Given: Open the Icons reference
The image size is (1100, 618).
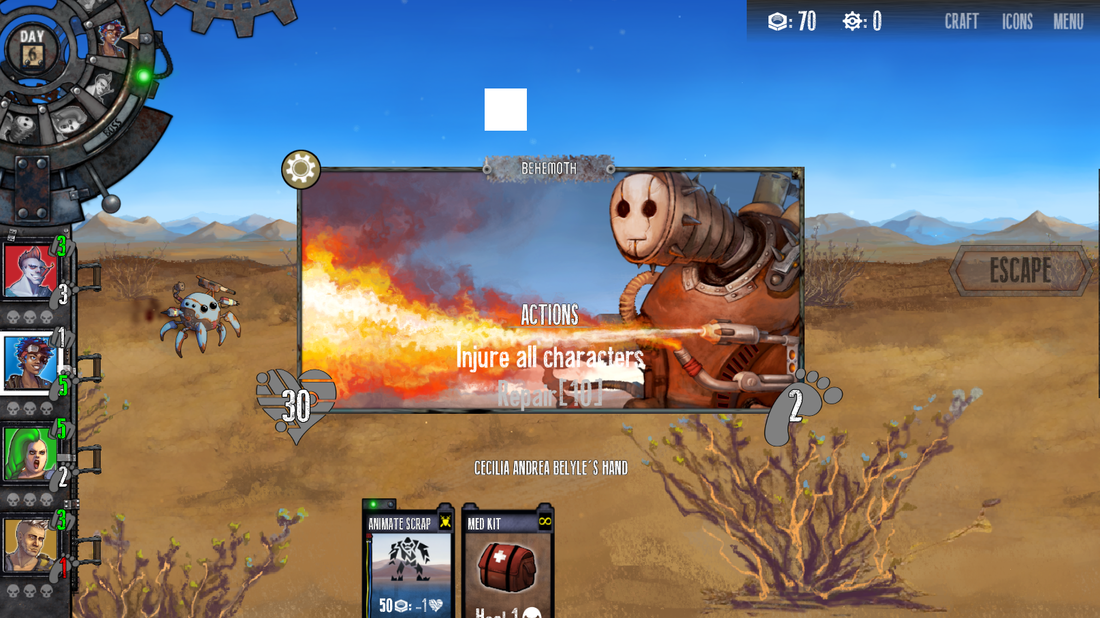Looking at the screenshot, I should tap(1017, 21).
